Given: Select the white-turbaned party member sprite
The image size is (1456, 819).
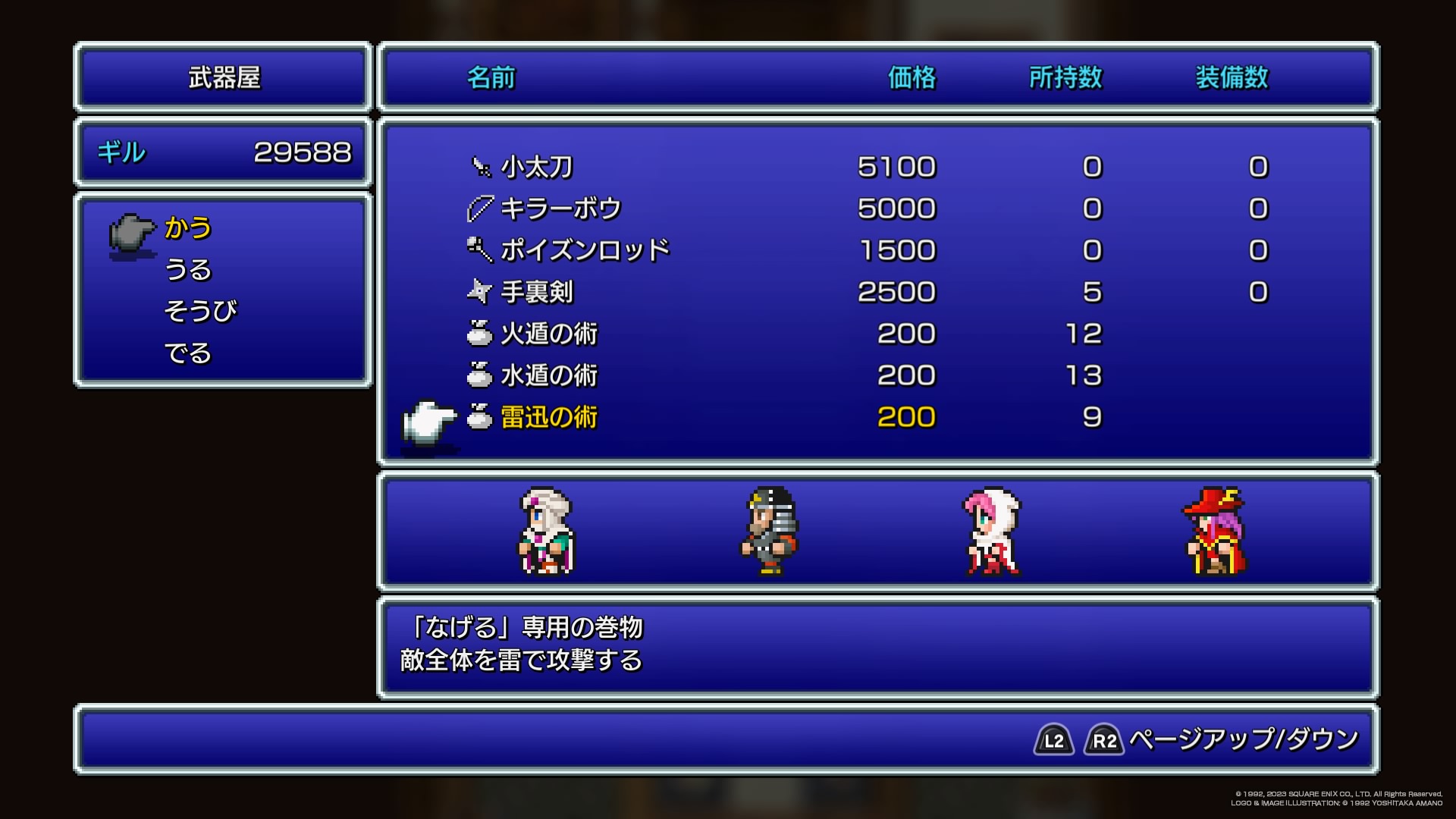Looking at the screenshot, I should coord(546,531).
